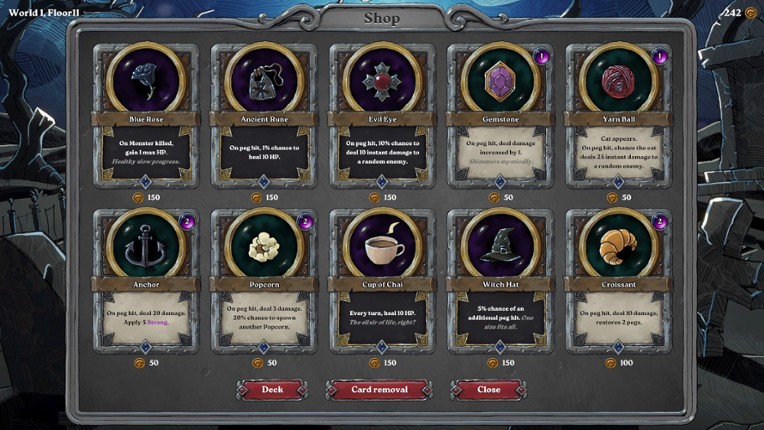
Task: Purchase the Evil Eye relic
Action: 381,115
